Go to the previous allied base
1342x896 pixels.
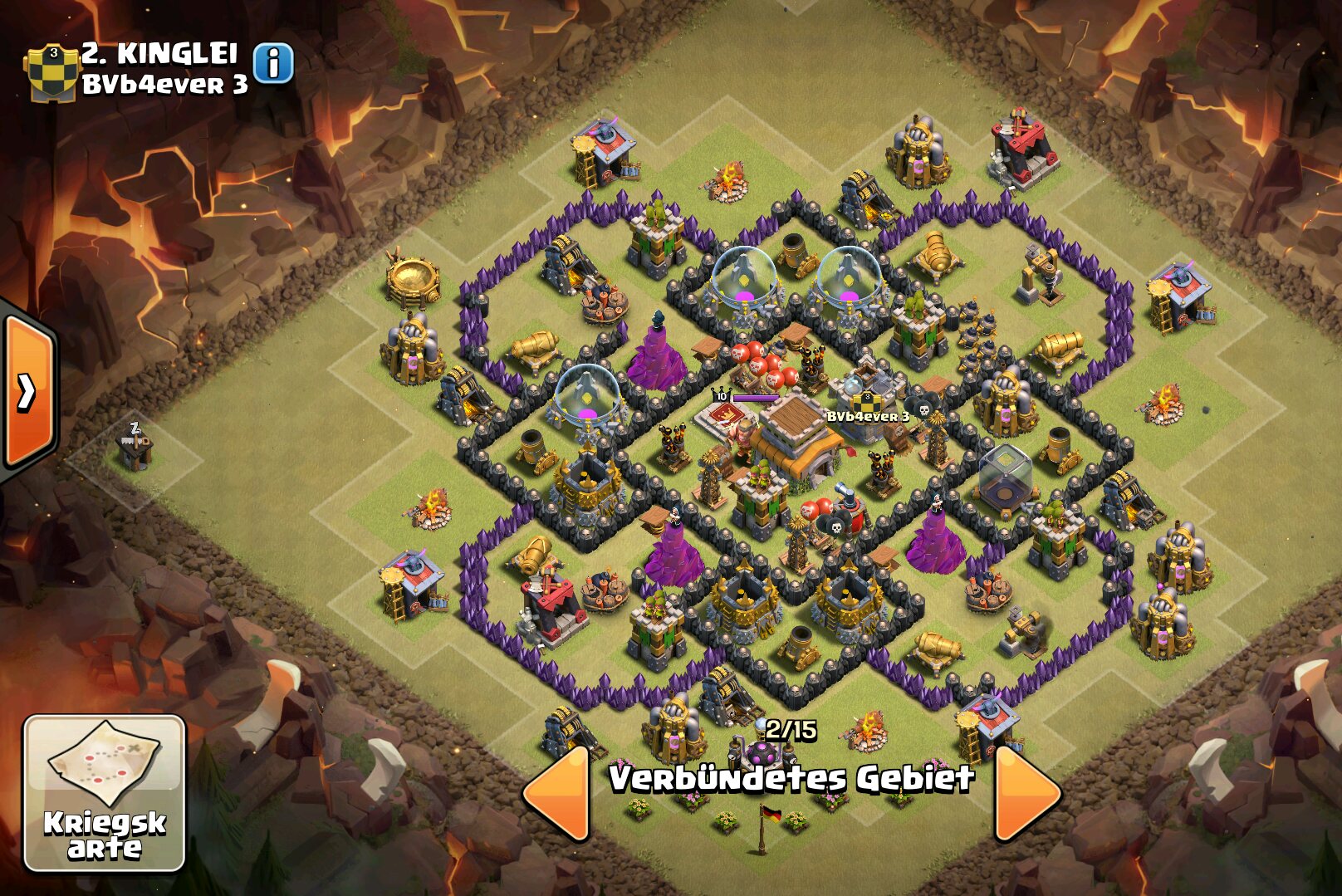tap(558, 792)
